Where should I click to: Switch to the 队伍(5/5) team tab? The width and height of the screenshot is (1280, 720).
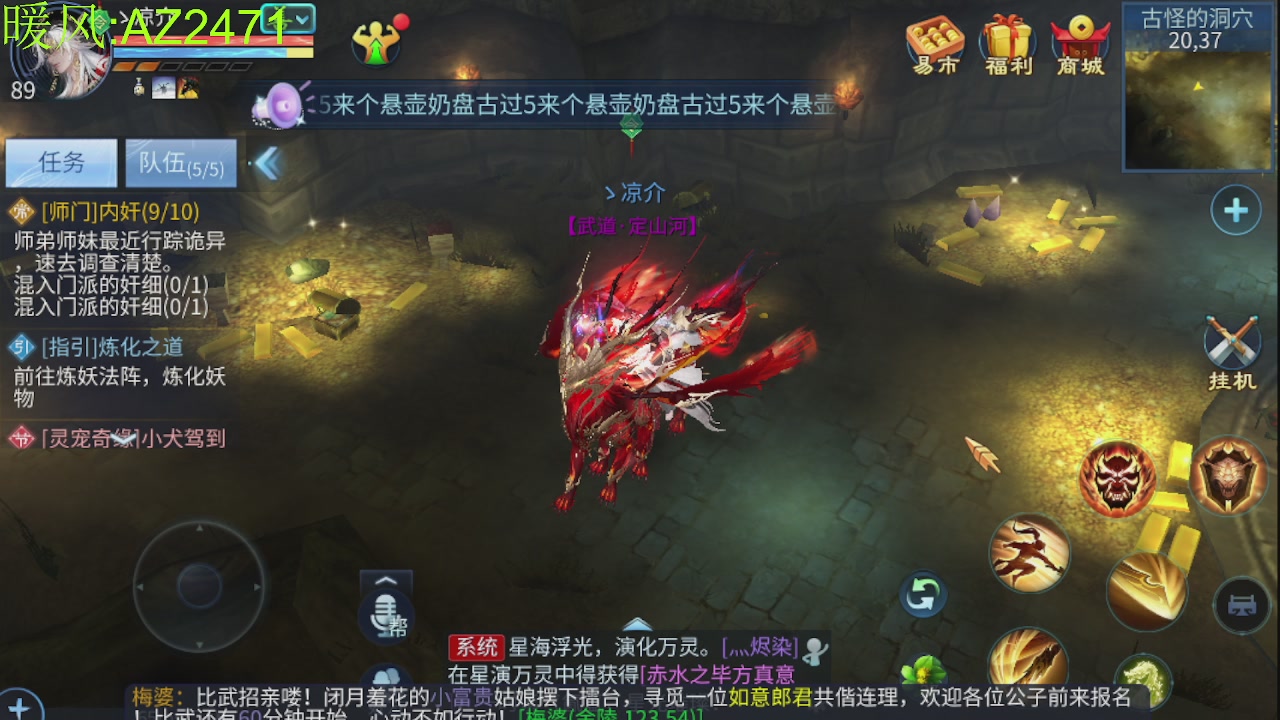(x=181, y=162)
